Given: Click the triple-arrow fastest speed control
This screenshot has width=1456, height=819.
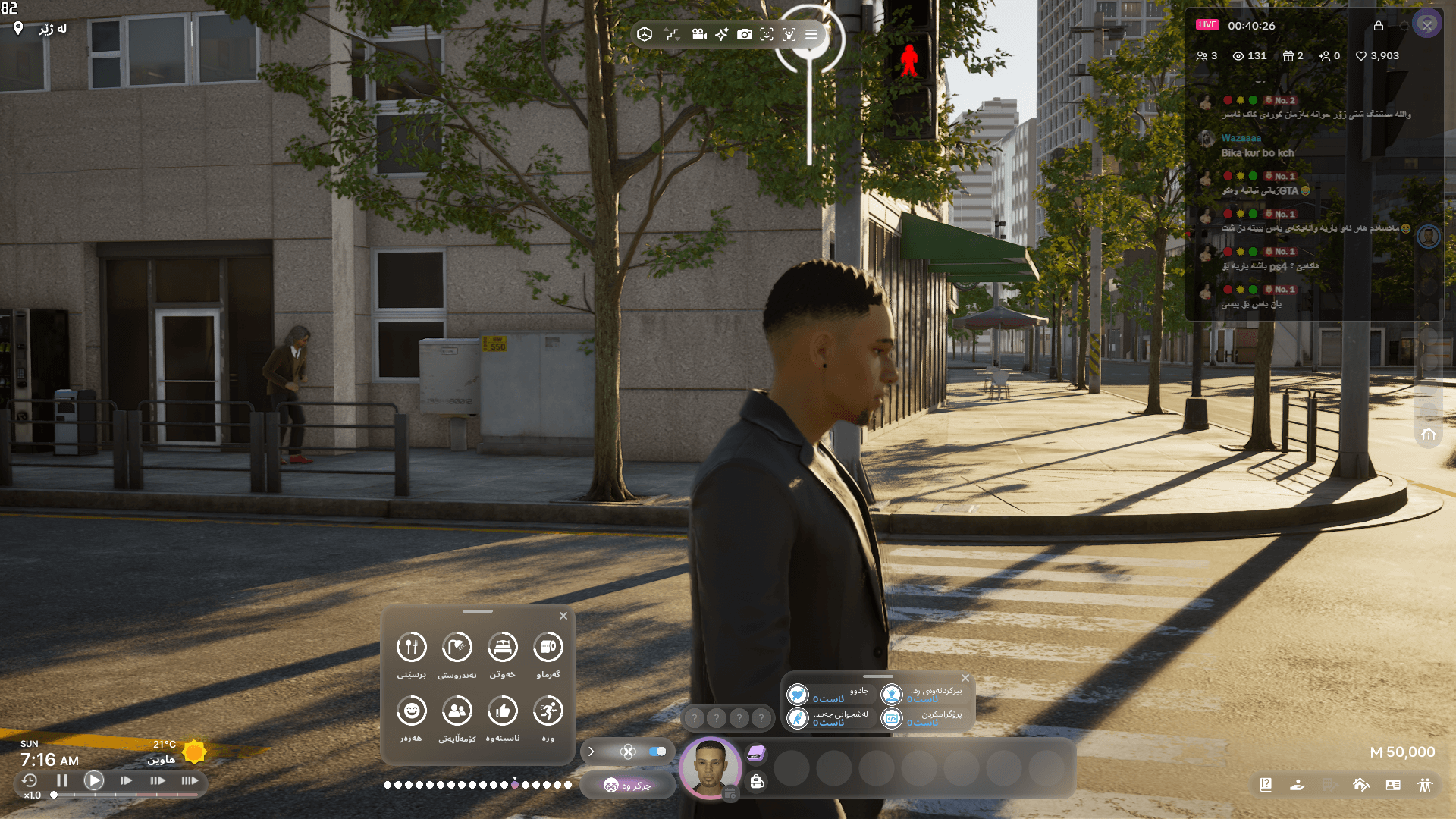Looking at the screenshot, I should coord(190,780).
